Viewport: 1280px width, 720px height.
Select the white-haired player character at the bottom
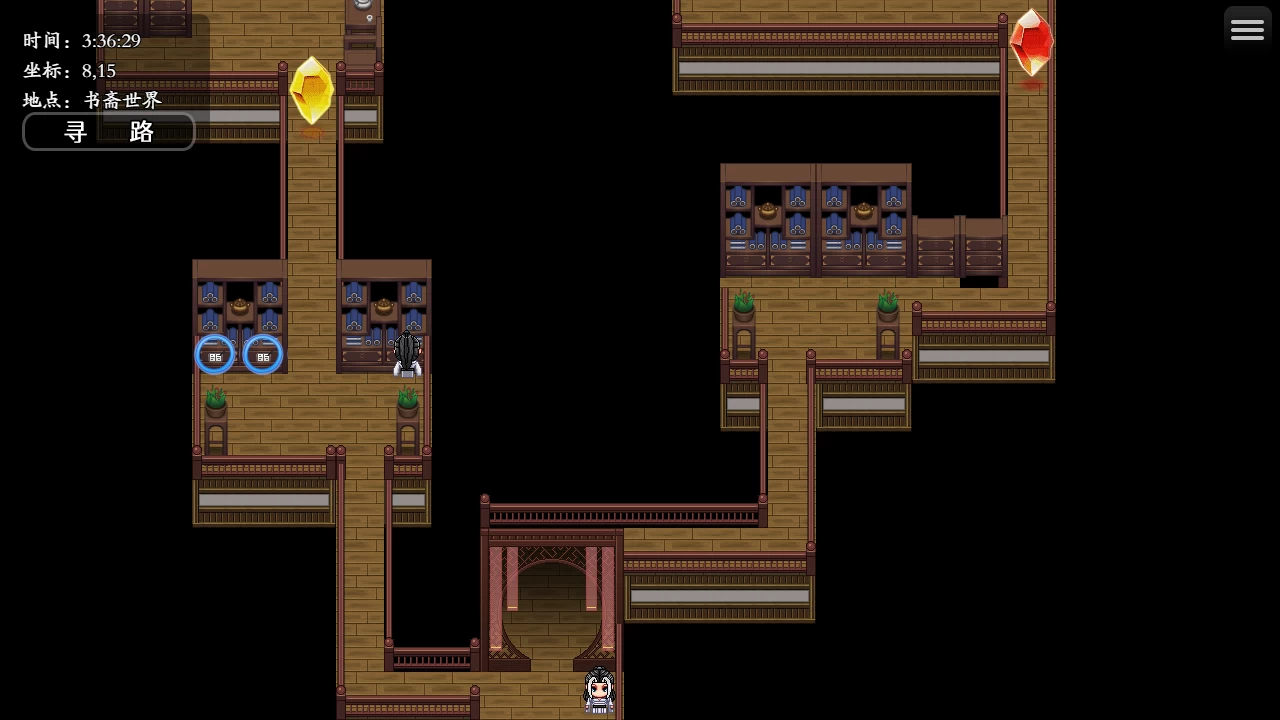click(x=598, y=688)
